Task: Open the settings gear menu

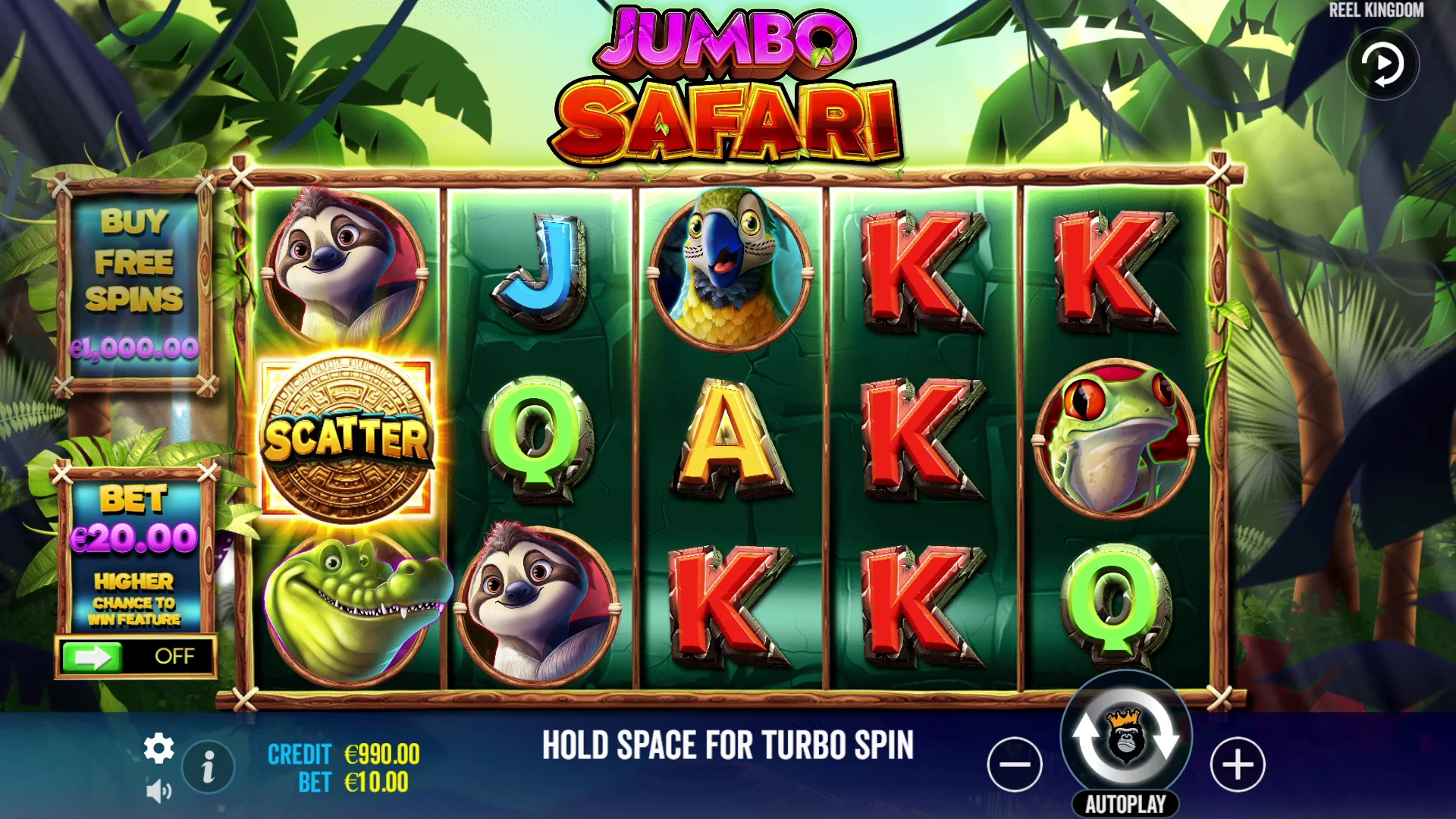Action: [158, 746]
